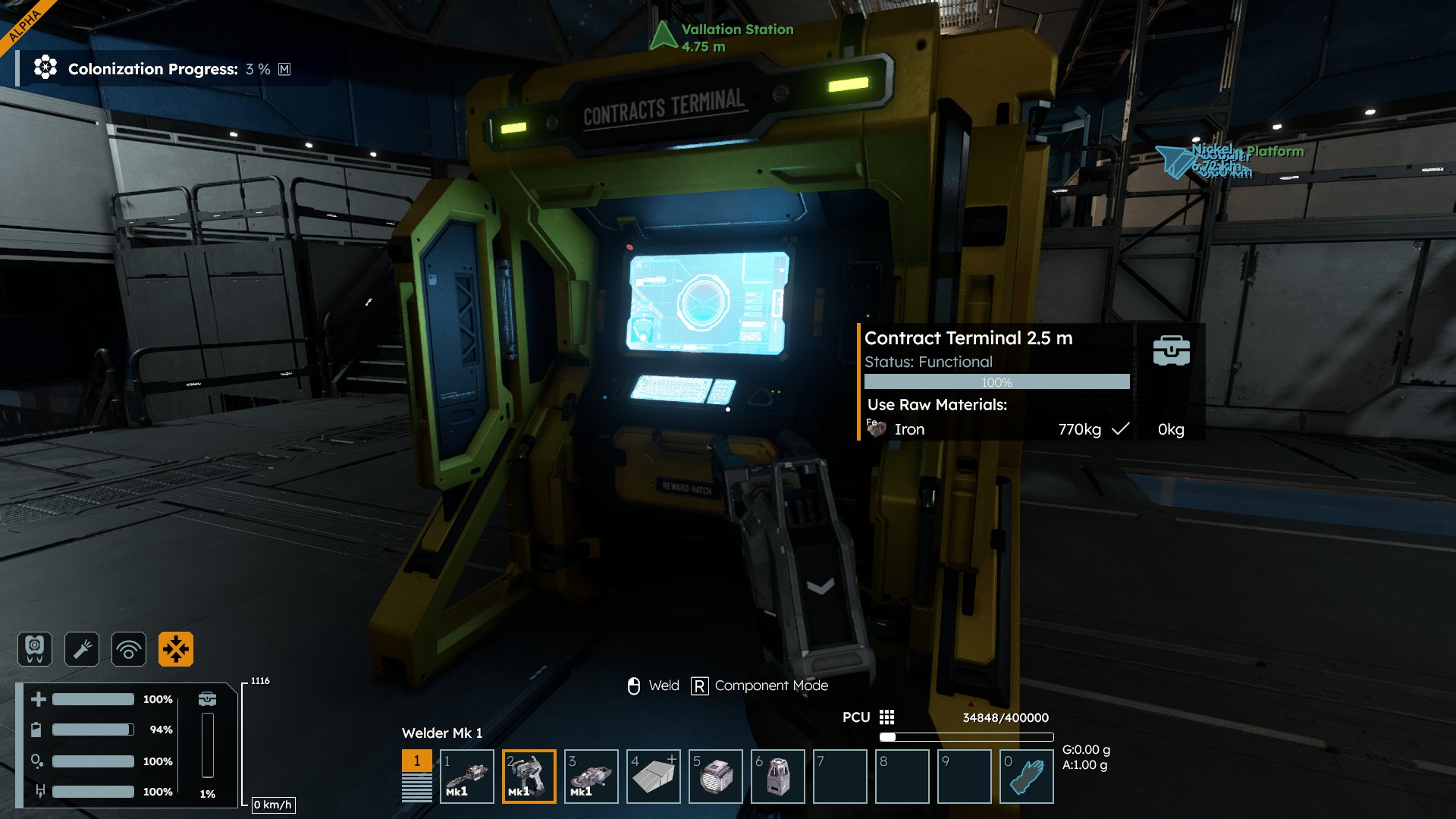Choose the blue glove hand slot

(x=1026, y=776)
